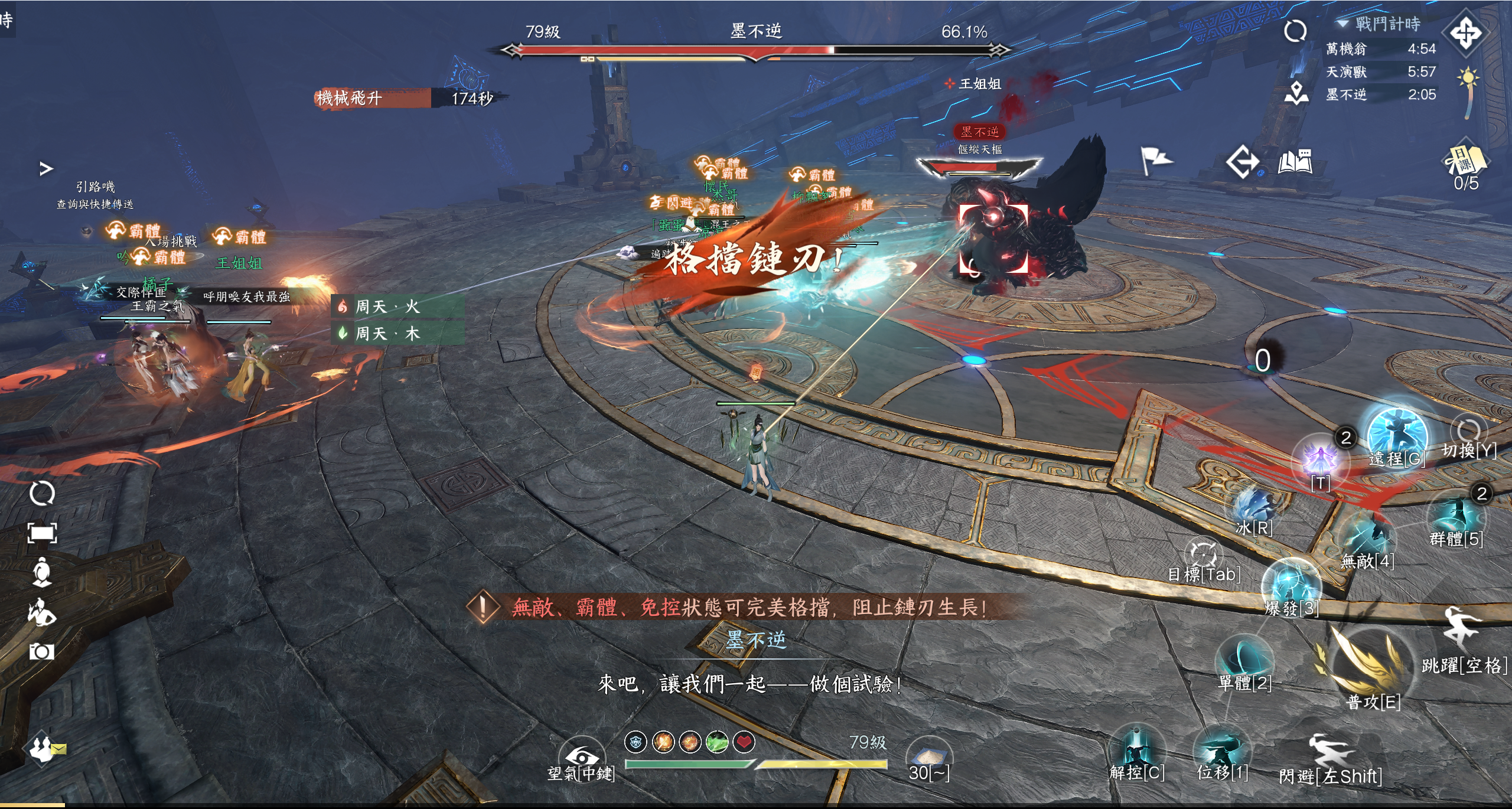This screenshot has width=1512, height=809.
Task: Use the 單體 single-target skill
Action: (1244, 657)
